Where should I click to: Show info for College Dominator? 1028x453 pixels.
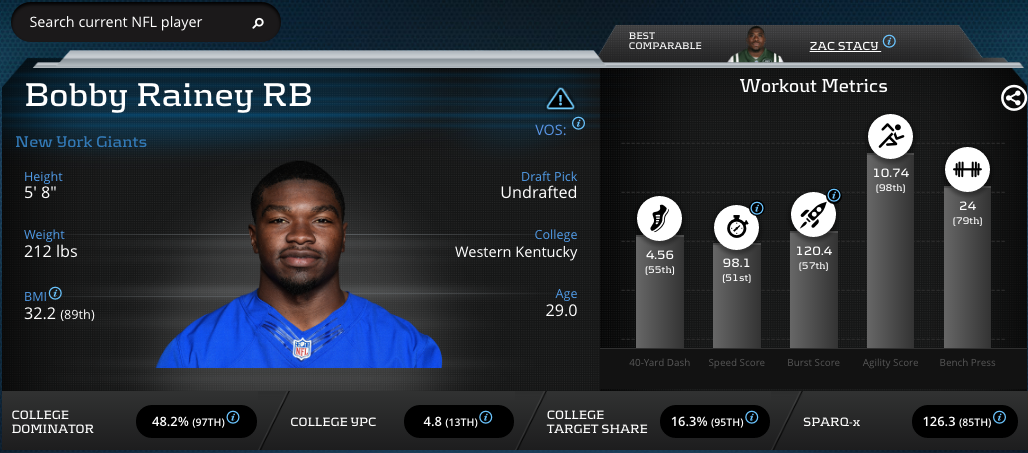click(x=233, y=417)
